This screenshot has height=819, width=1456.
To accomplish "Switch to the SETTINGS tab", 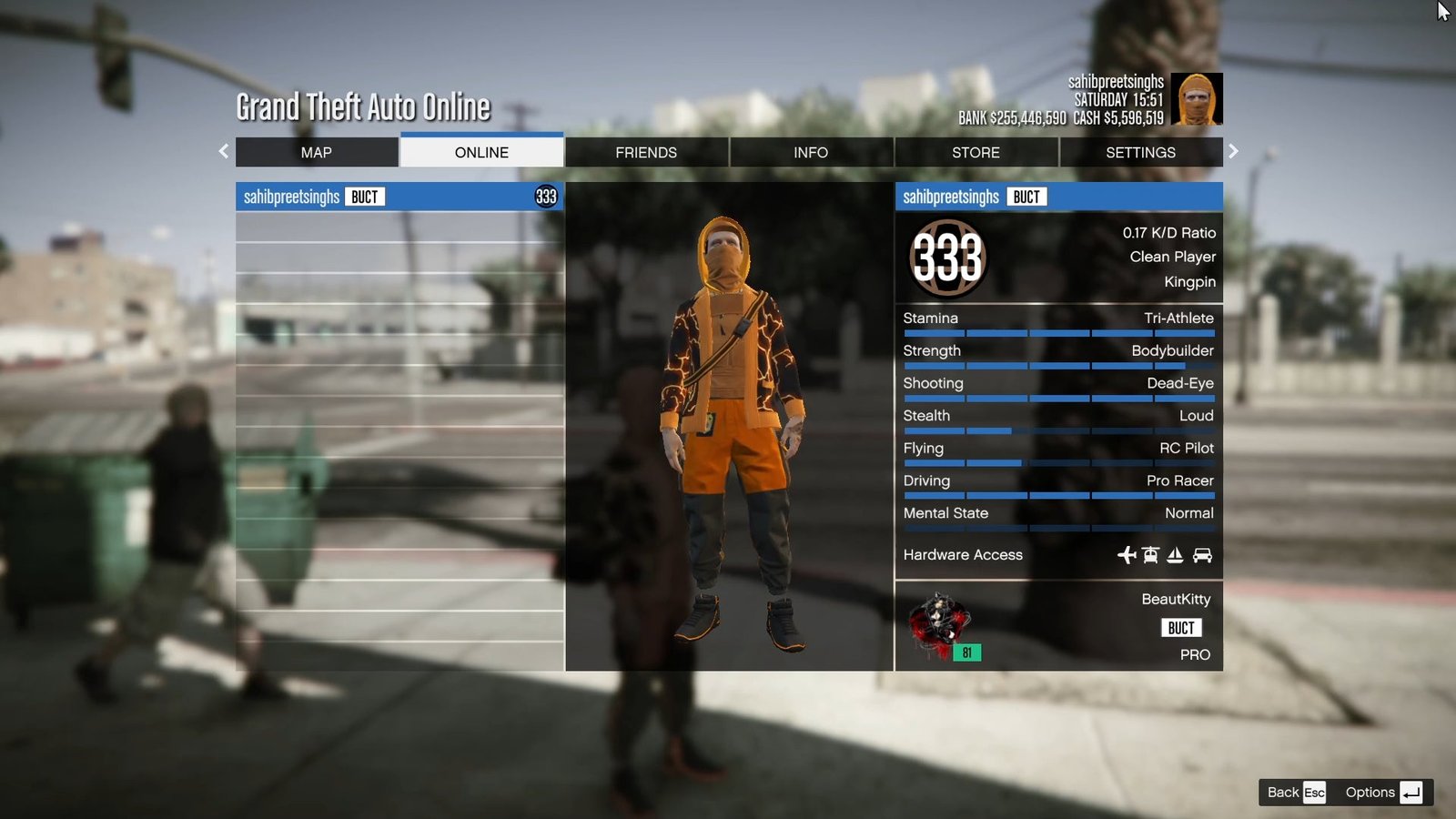I will (x=1140, y=152).
